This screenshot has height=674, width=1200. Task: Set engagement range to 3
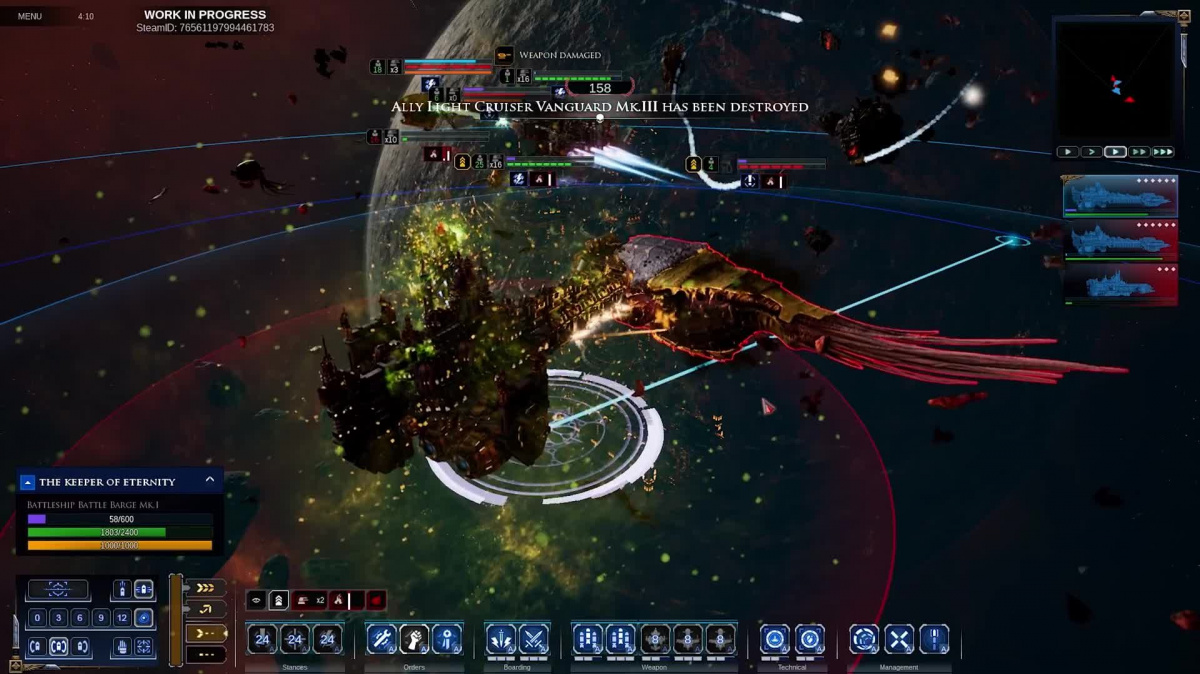[x=59, y=618]
